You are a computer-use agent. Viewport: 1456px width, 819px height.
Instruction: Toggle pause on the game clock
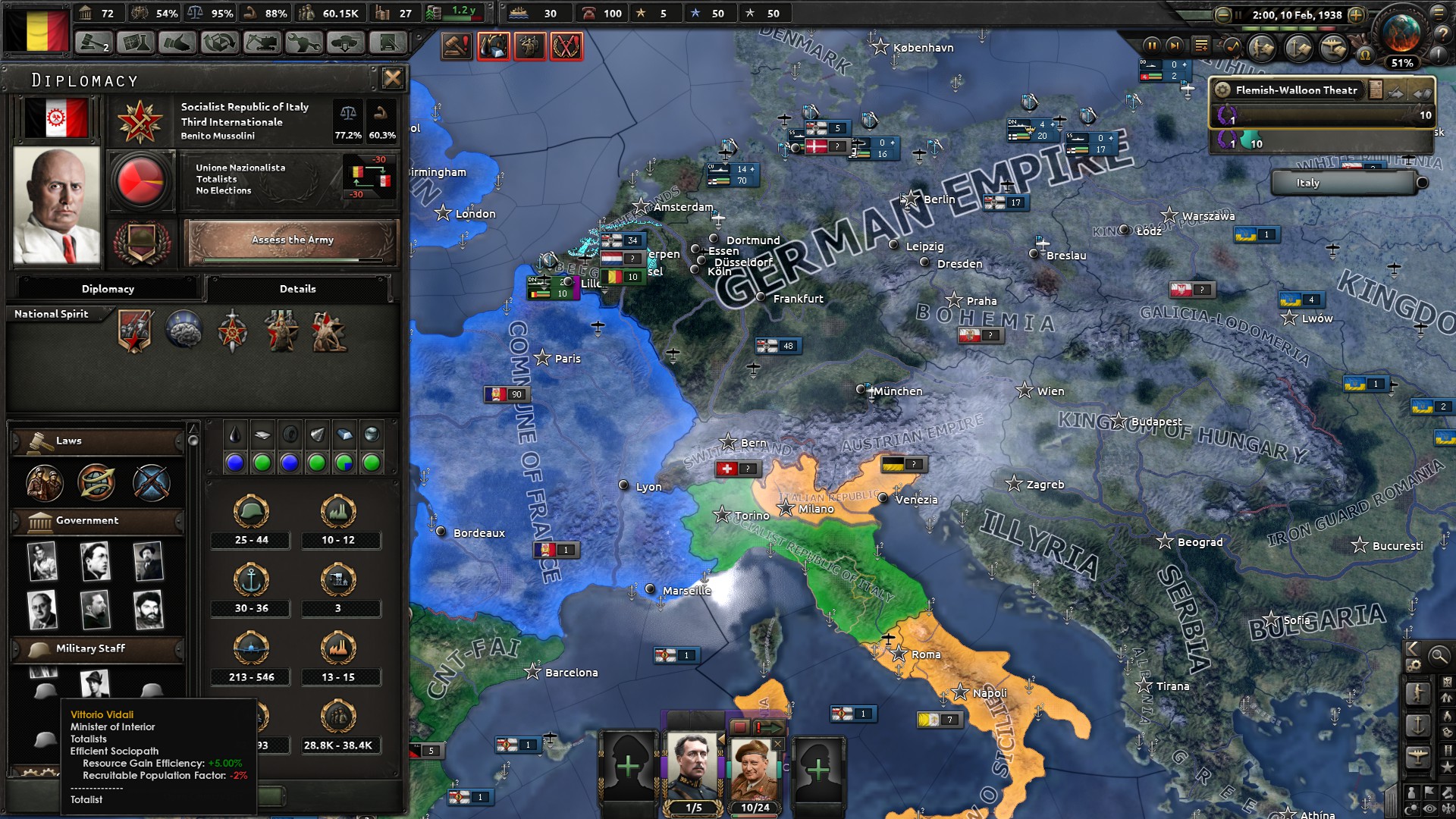point(1152,47)
